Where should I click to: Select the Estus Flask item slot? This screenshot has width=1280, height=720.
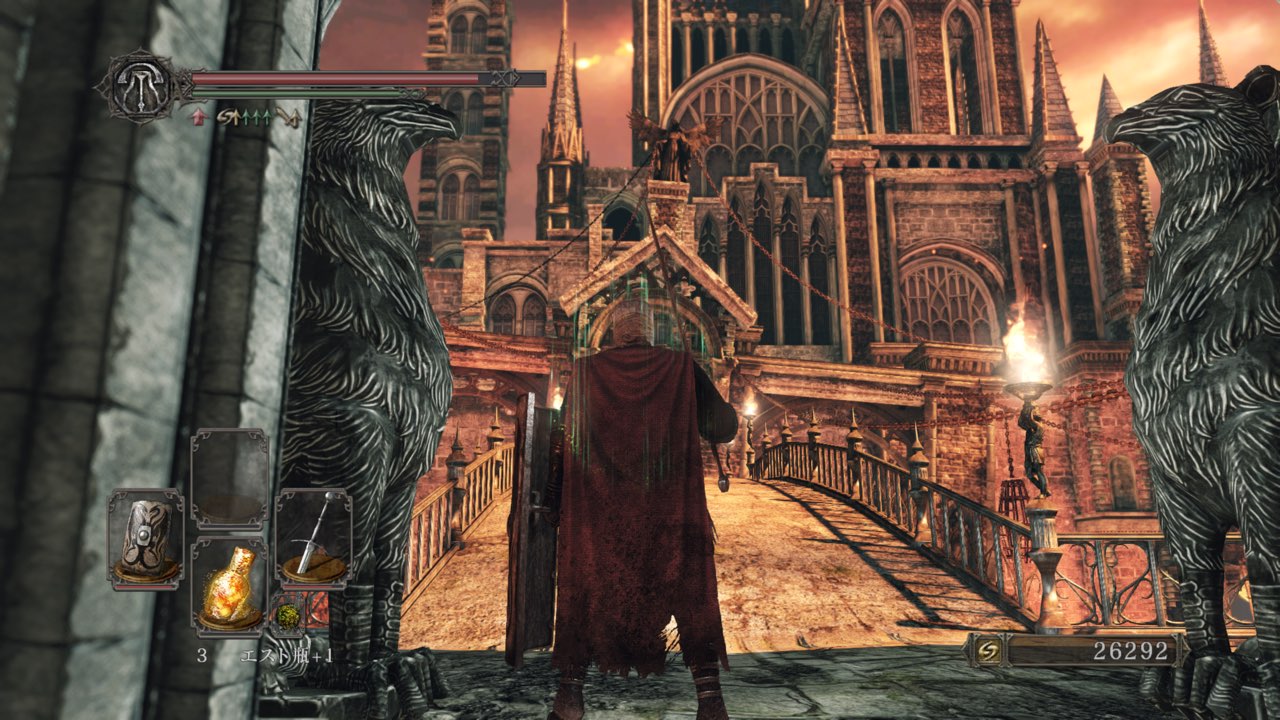pos(229,586)
